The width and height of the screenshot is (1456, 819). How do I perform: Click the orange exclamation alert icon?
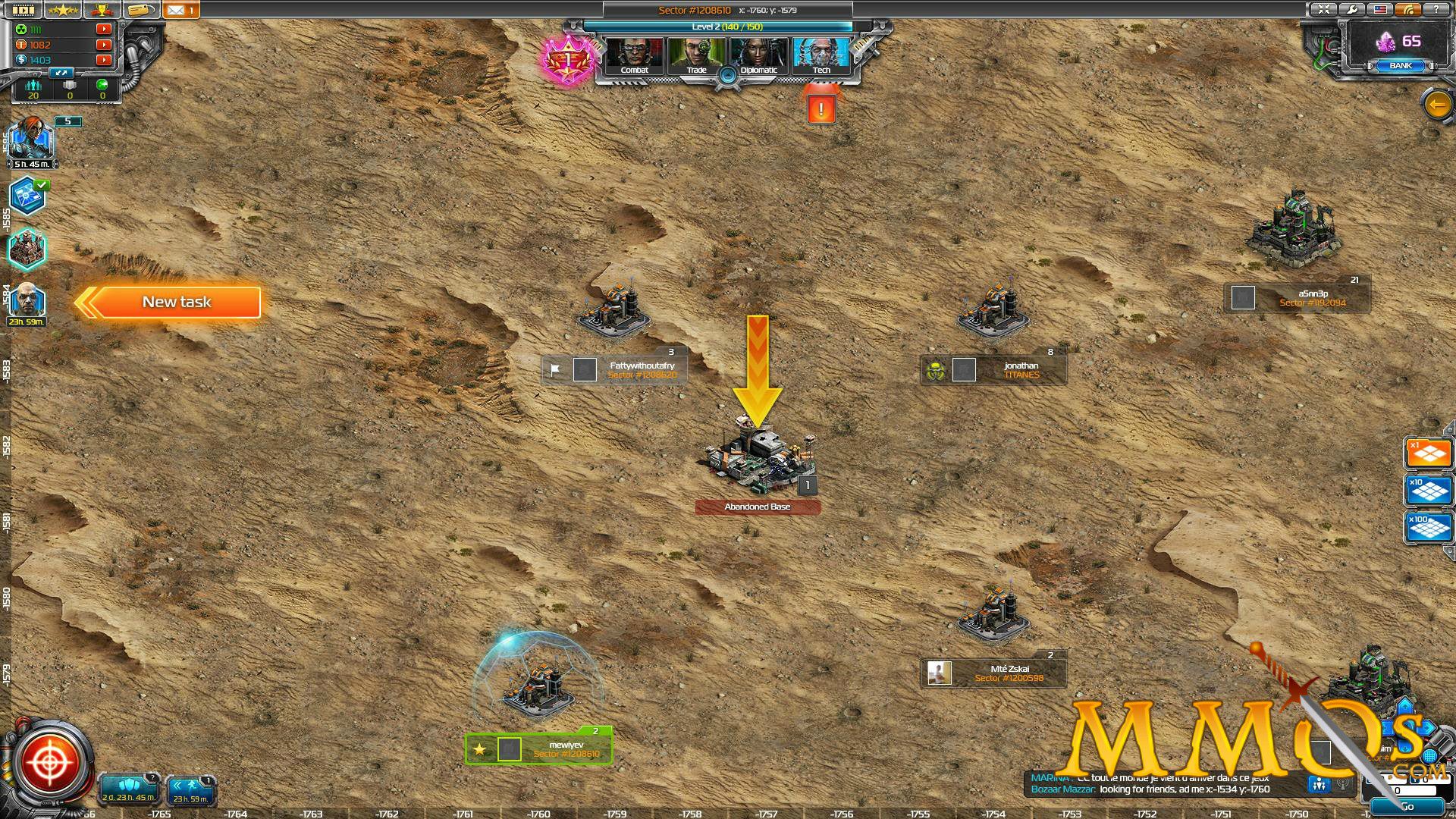pyautogui.click(x=821, y=108)
